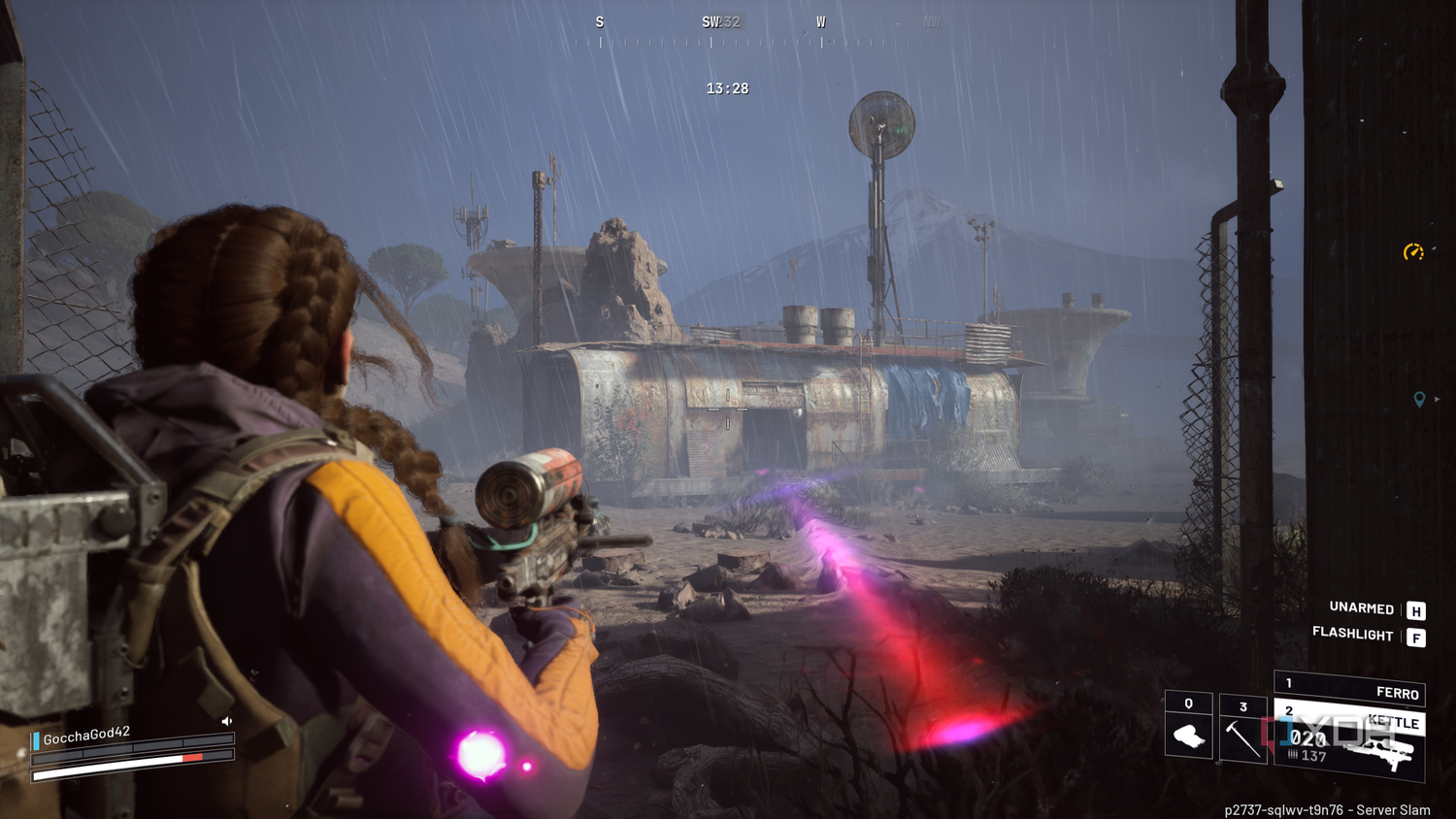Click the teal map pin marker icon
Screen dimensions: 1456x819
click(x=1419, y=399)
